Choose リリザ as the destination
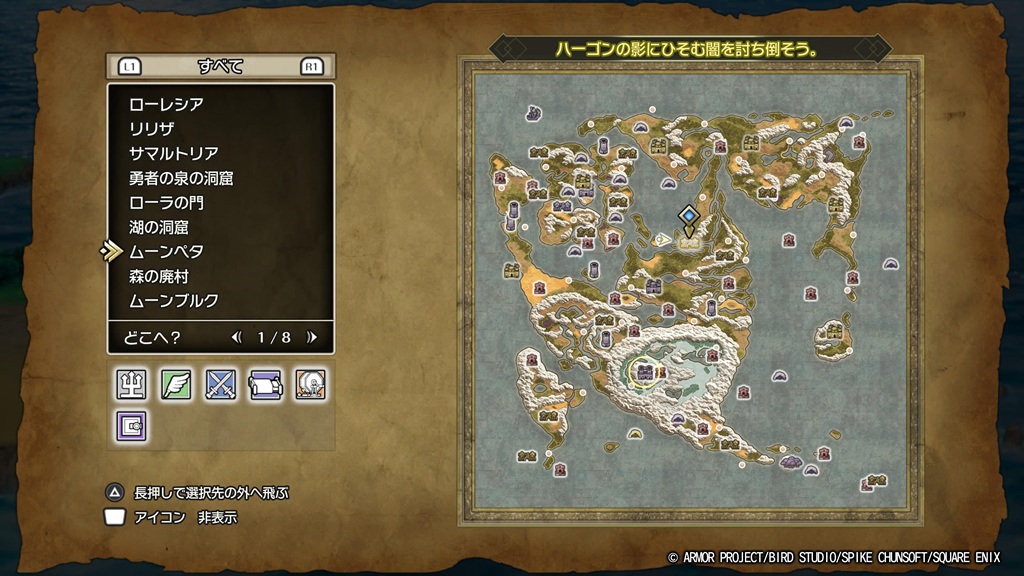Image resolution: width=1024 pixels, height=576 pixels. (x=152, y=128)
